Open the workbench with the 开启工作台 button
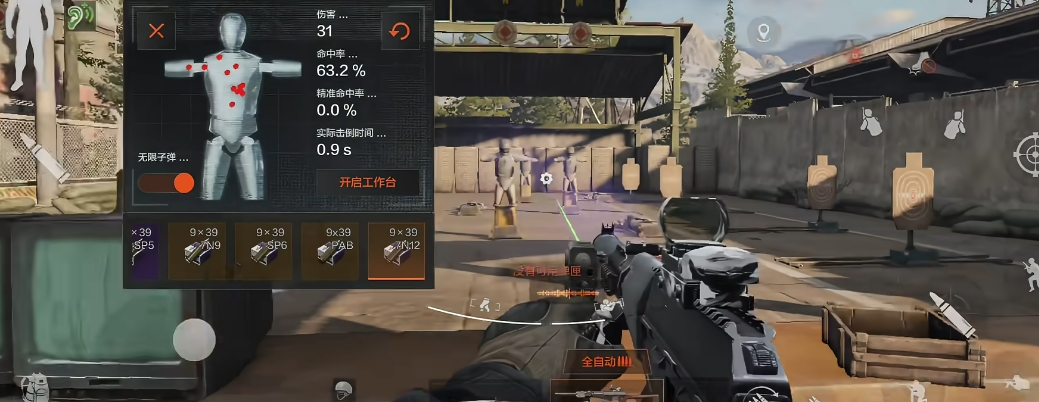Image resolution: width=1039 pixels, height=402 pixels. coord(368,183)
